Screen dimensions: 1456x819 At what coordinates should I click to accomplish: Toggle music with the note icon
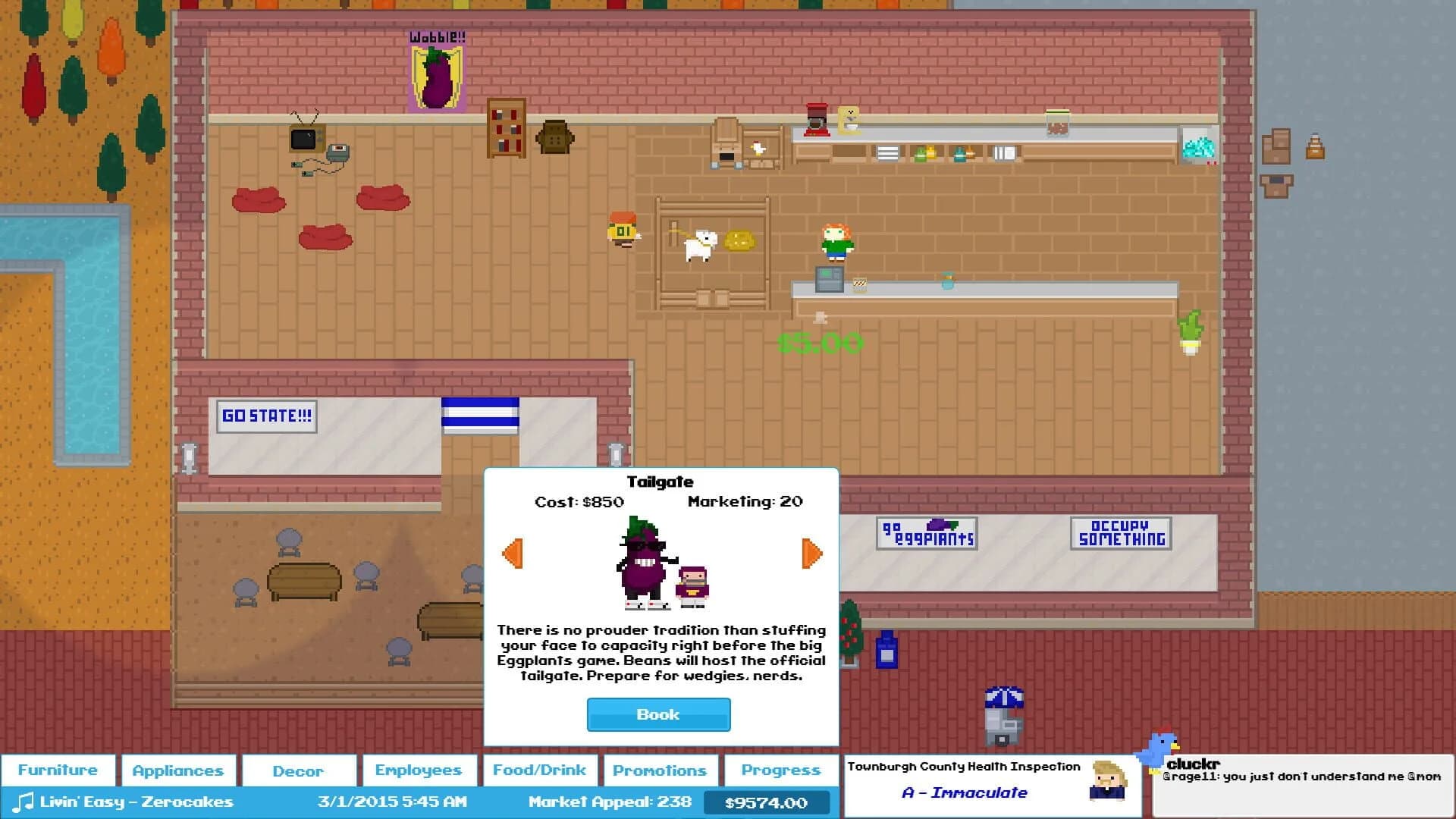click(x=23, y=801)
